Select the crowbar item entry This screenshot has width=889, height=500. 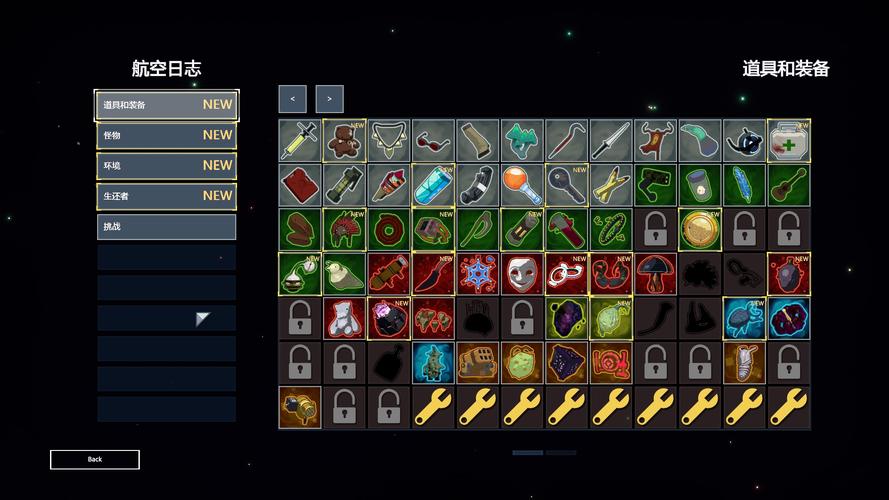[x=566, y=141]
